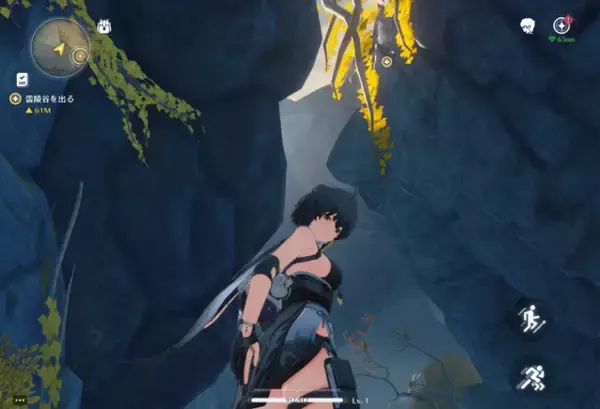This screenshot has width=600, height=409.
Task: Open the quest checklist icon
Action: [22, 78]
